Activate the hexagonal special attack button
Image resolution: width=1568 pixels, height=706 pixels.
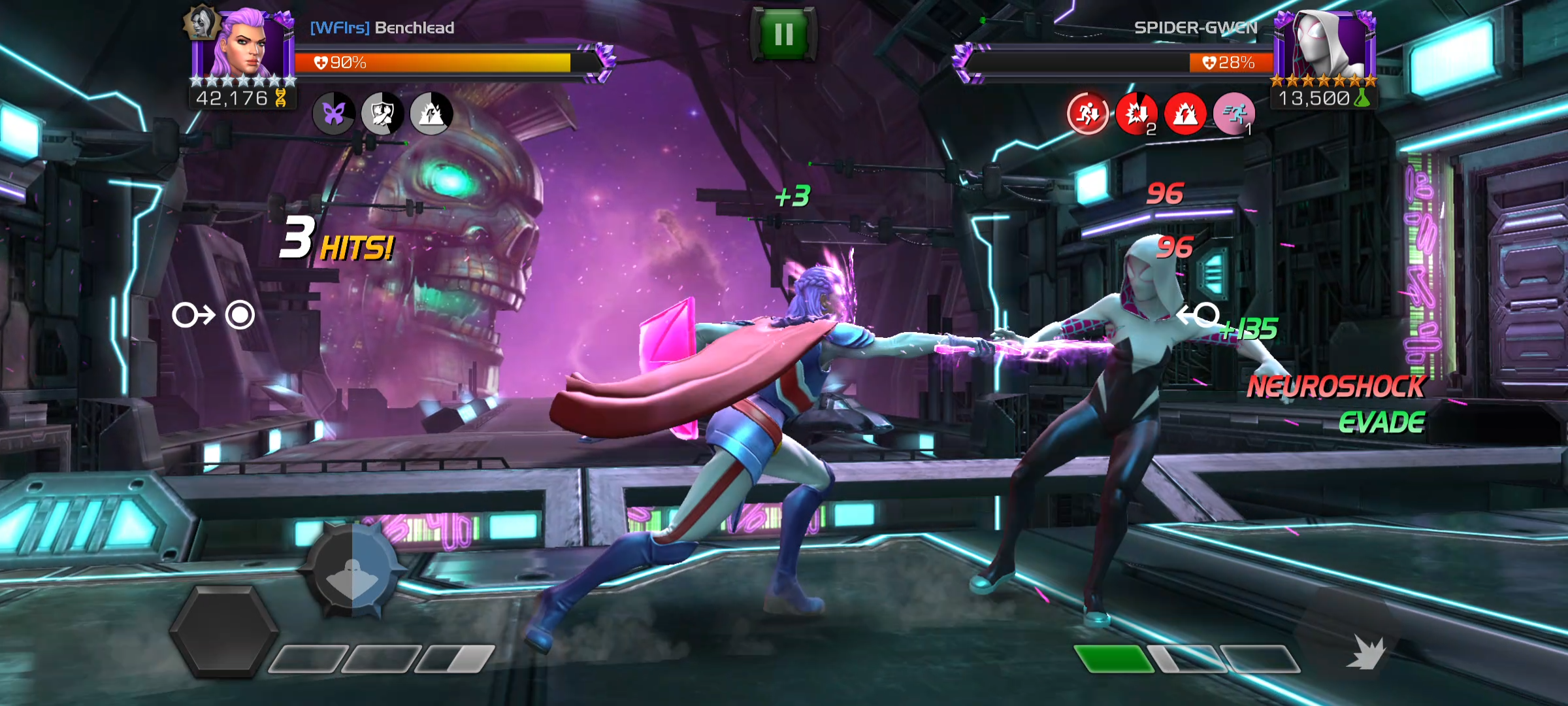[x=224, y=630]
